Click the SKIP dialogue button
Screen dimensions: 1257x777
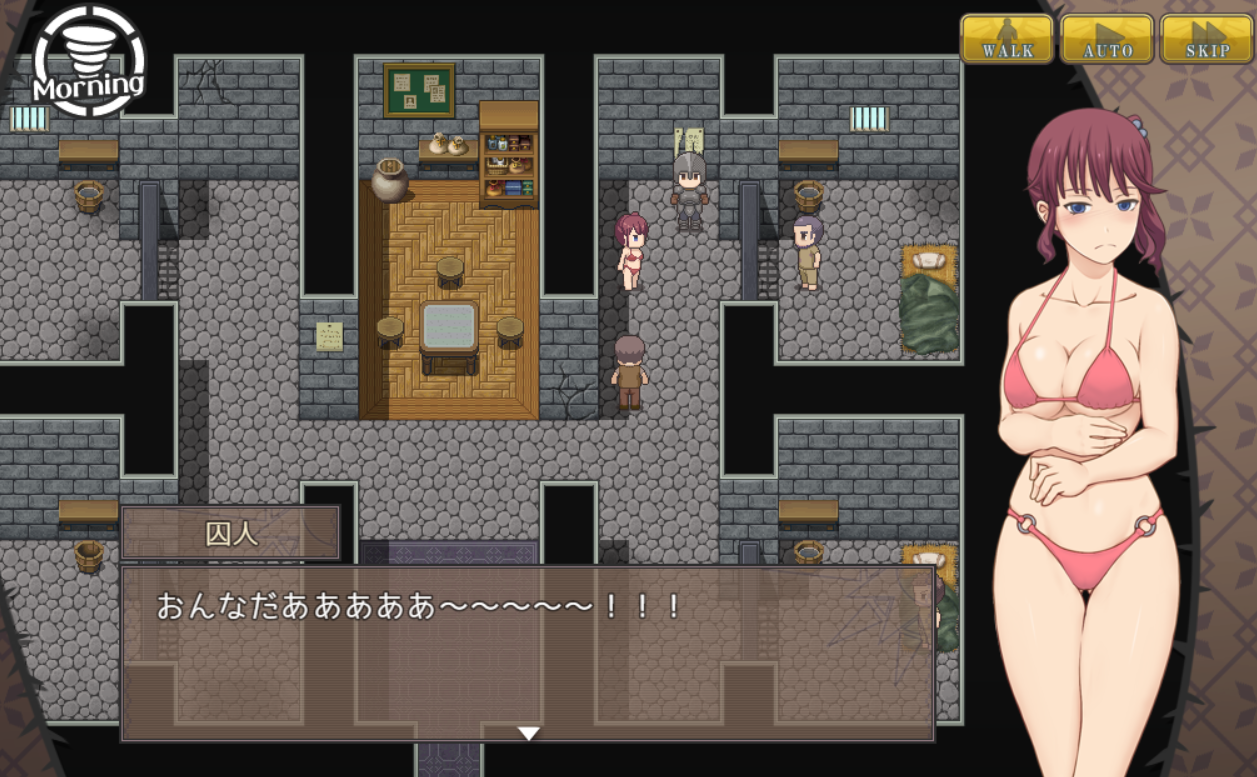[x=1206, y=39]
